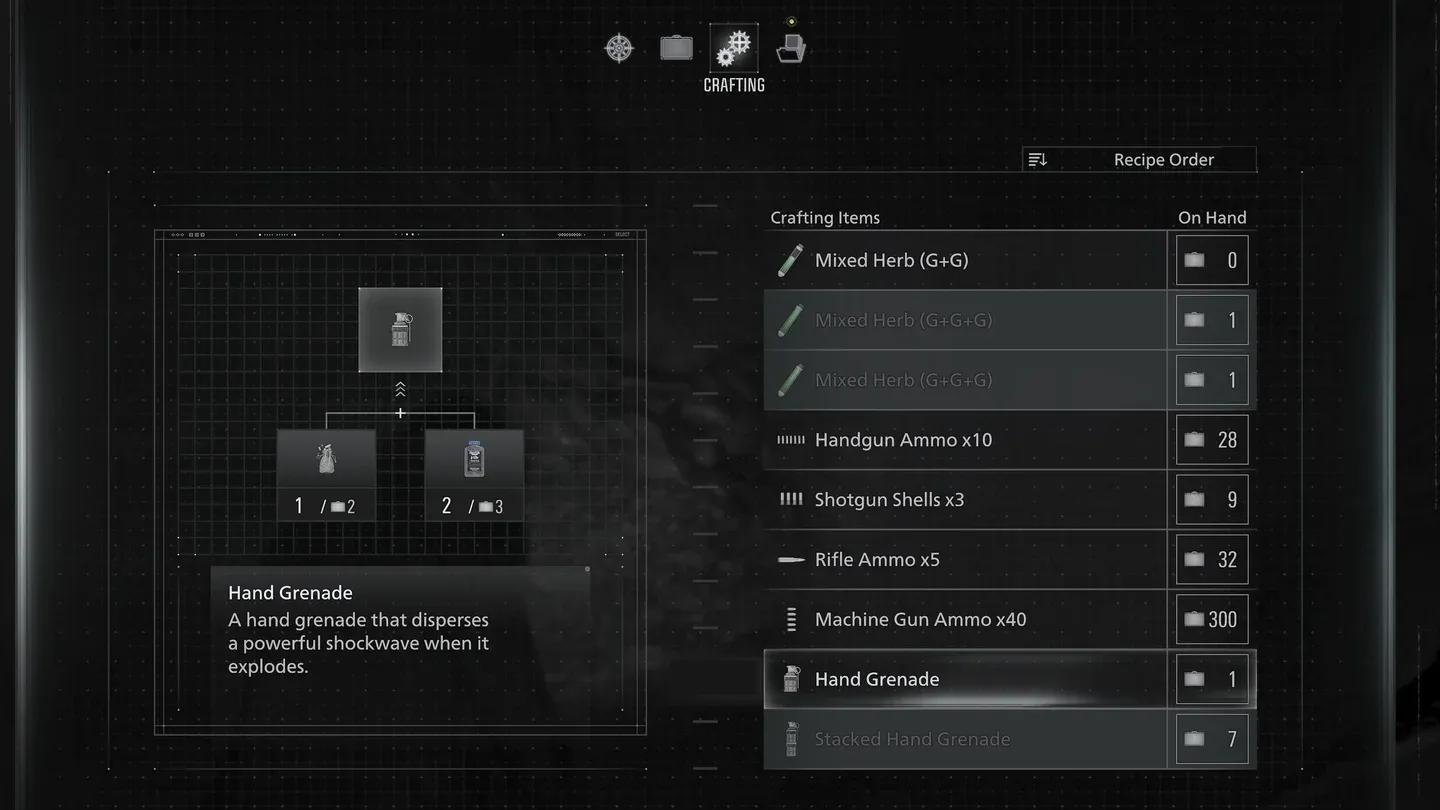Click the grenade icon beside Hand Grenade entry
The height and width of the screenshot is (810, 1440).
click(791, 678)
